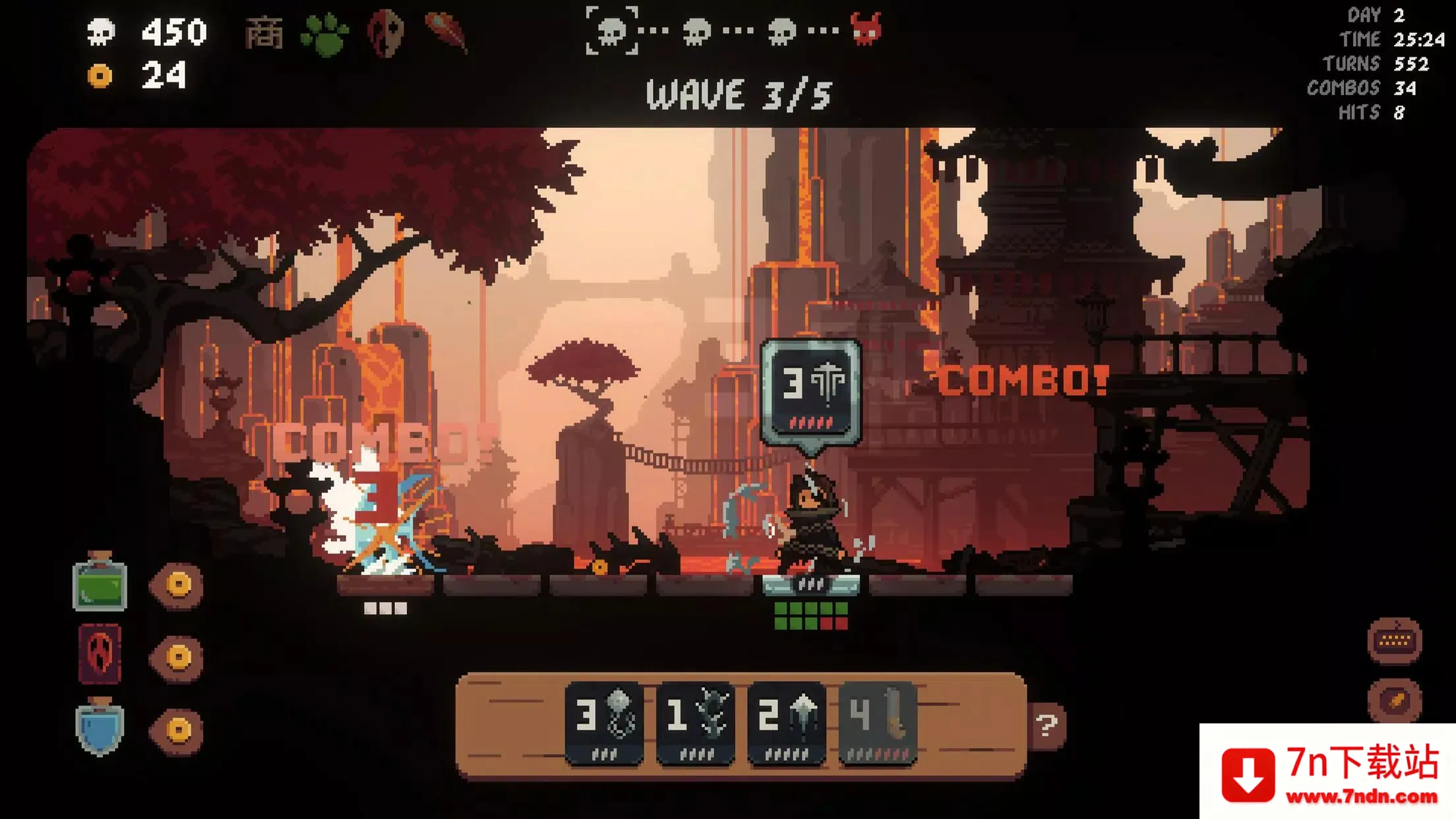1456x819 pixels.
Task: Inspect the green paw print skill icon
Action: click(324, 34)
